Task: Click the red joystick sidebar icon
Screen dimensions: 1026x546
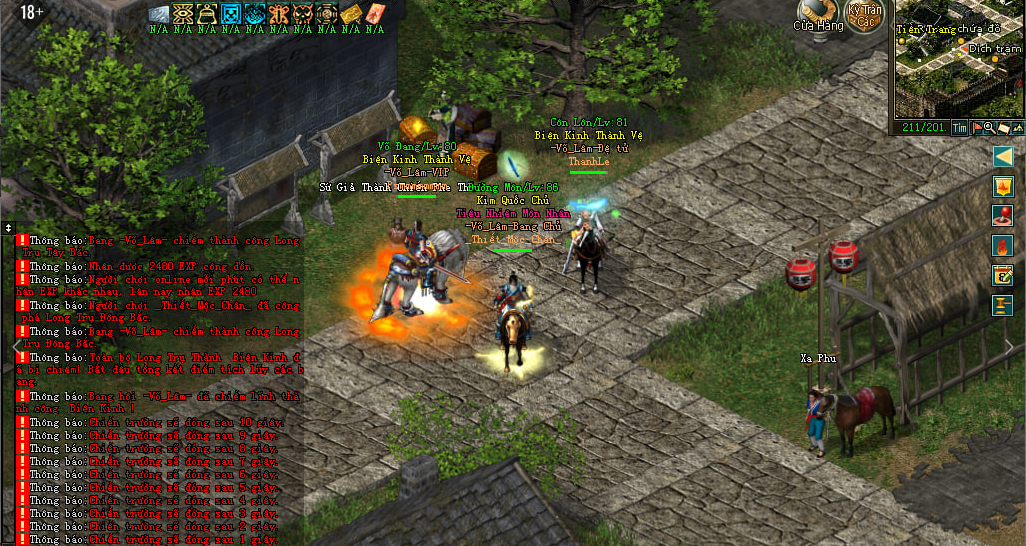Action: point(1003,216)
